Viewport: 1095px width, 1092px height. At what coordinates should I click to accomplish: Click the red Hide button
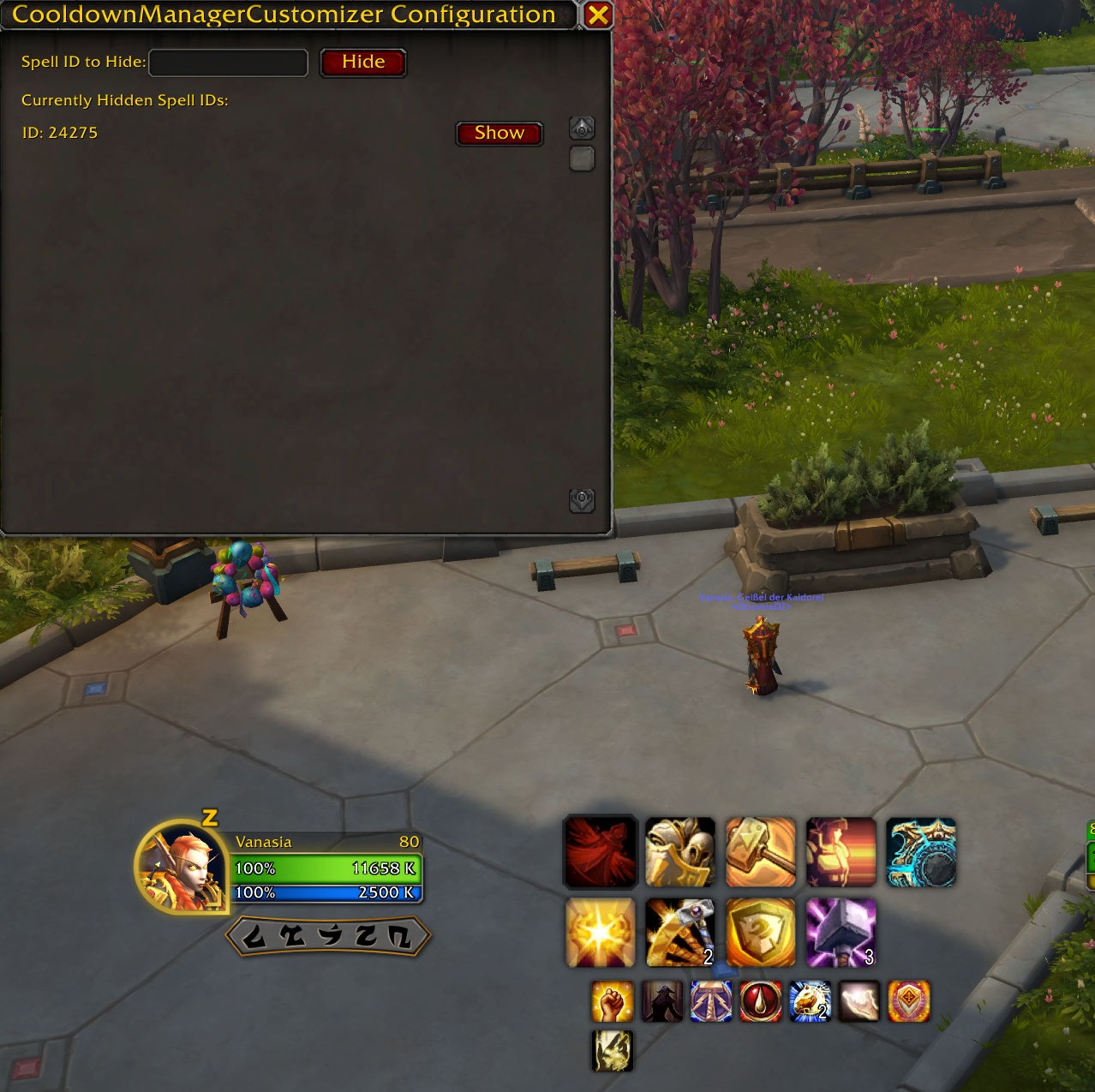click(x=362, y=63)
